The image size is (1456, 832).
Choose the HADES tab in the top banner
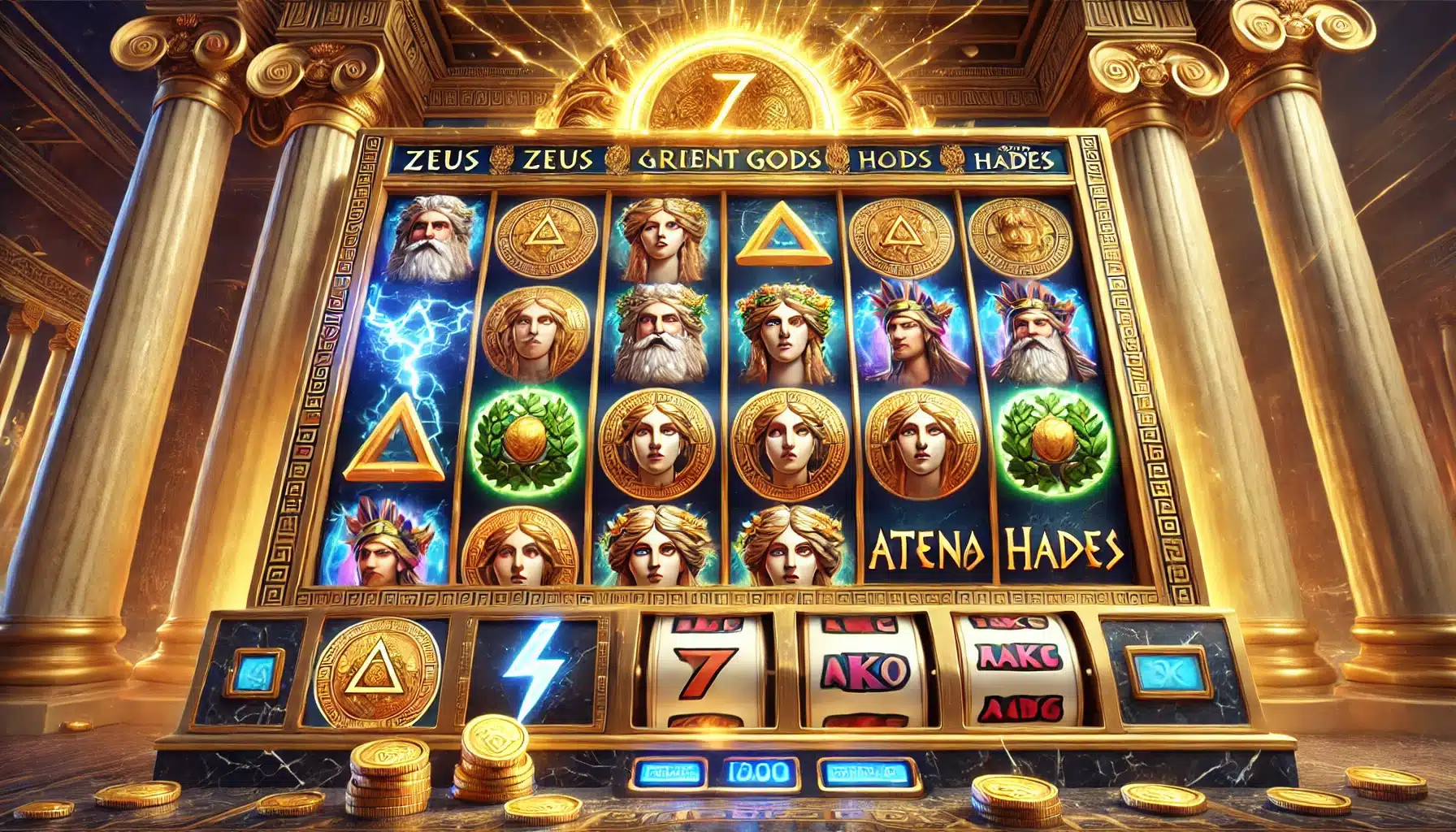point(1012,159)
